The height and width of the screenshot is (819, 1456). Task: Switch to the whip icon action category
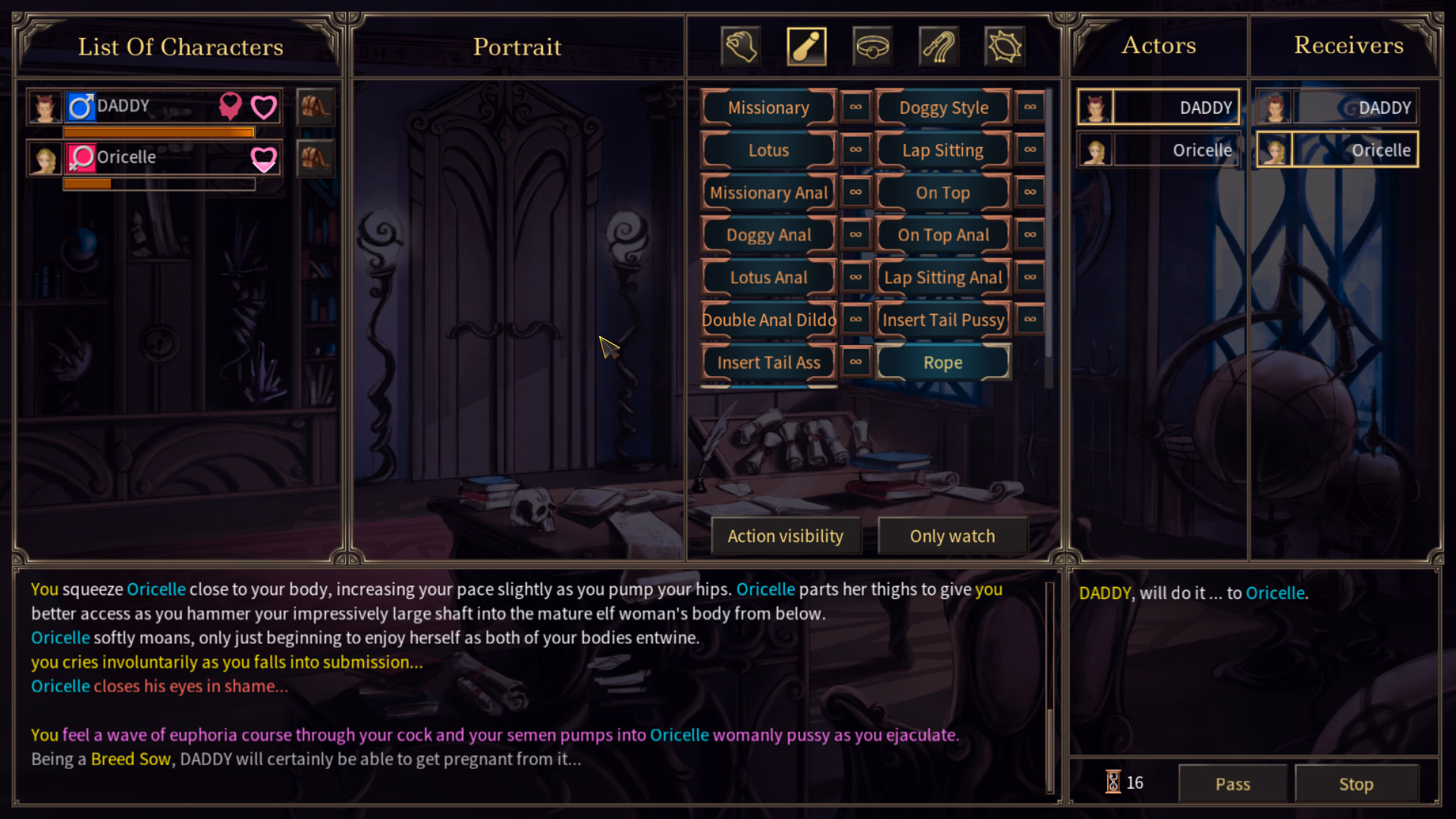(938, 47)
